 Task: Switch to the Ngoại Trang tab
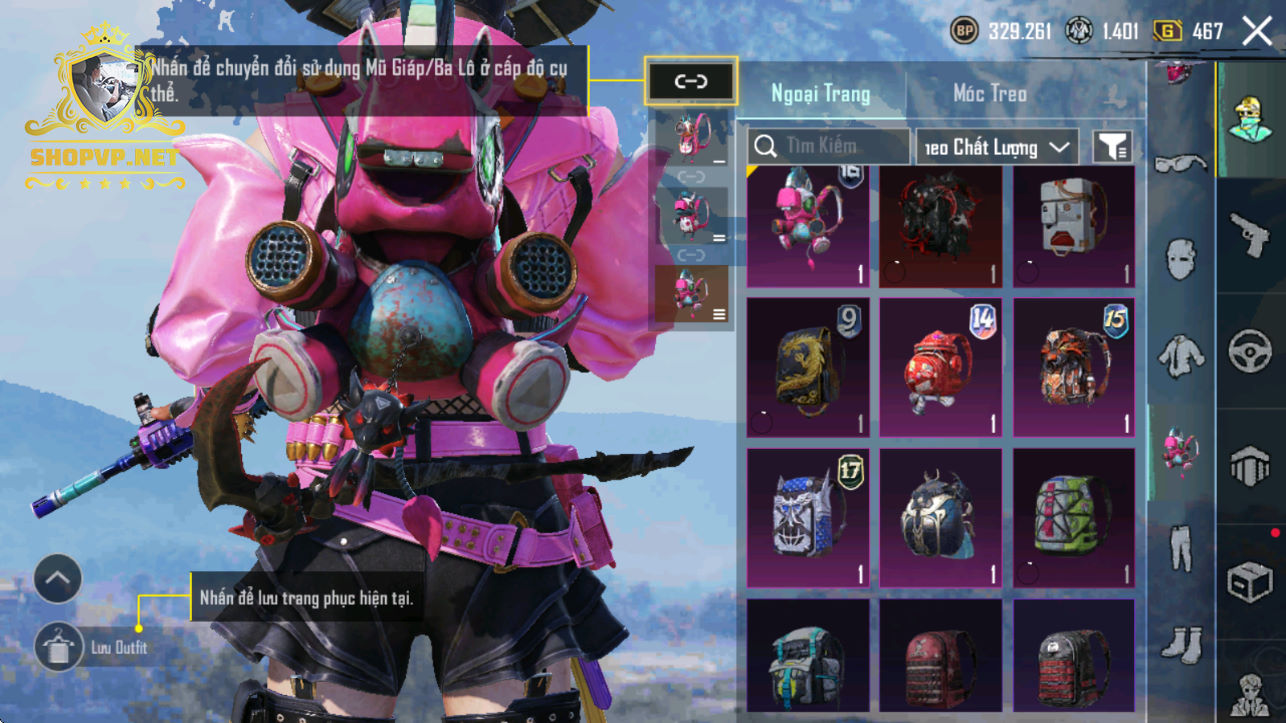tap(820, 94)
